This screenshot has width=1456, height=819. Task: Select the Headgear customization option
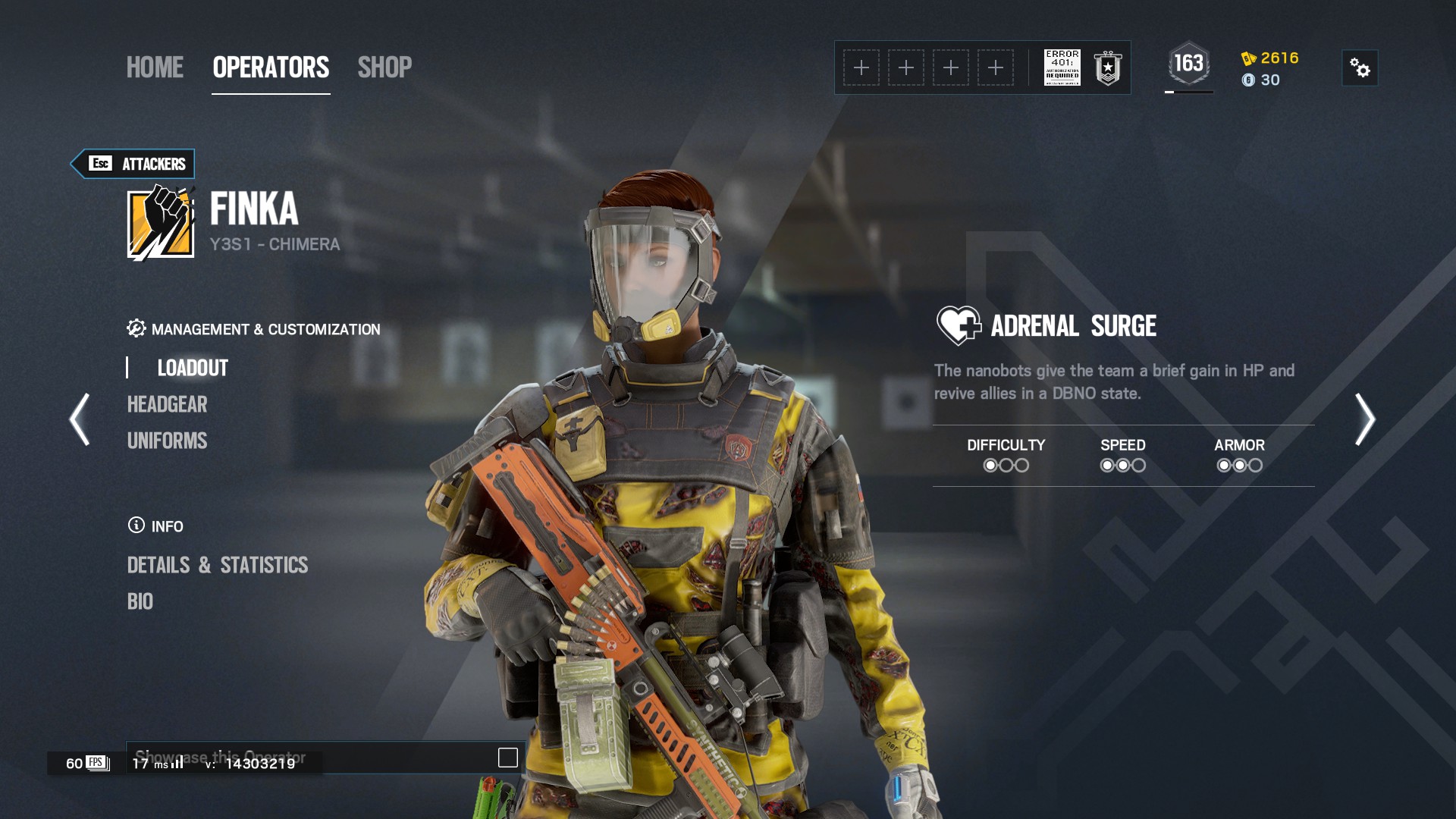pos(167,404)
